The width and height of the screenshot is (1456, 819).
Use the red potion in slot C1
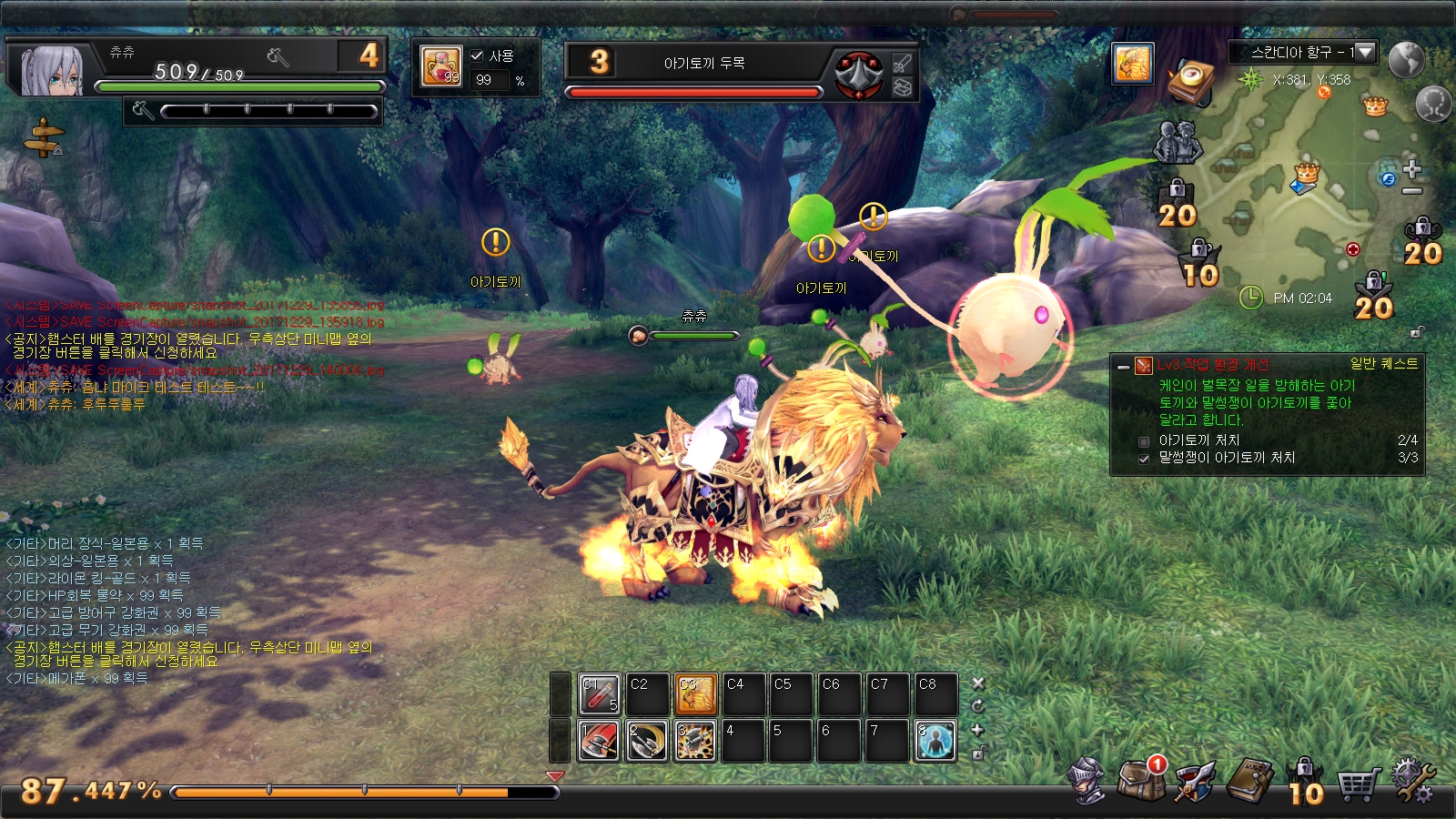tap(600, 695)
